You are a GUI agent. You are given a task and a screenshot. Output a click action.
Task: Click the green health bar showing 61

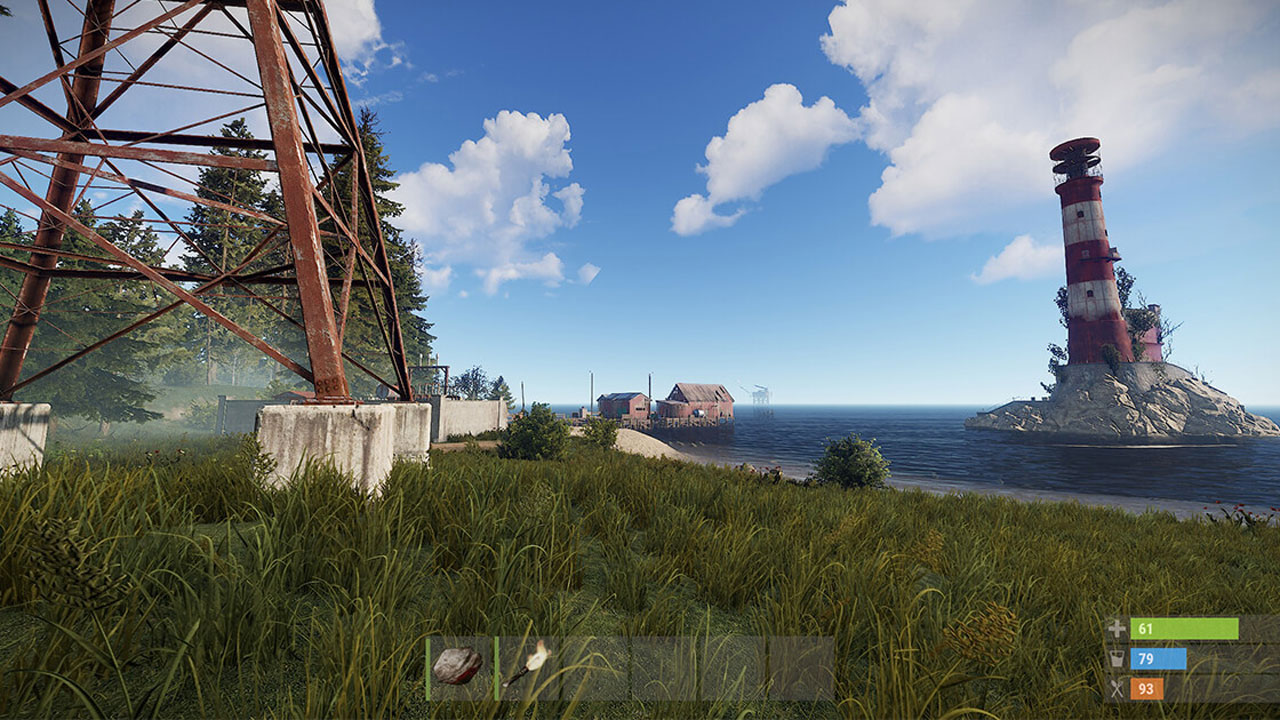click(x=1185, y=628)
